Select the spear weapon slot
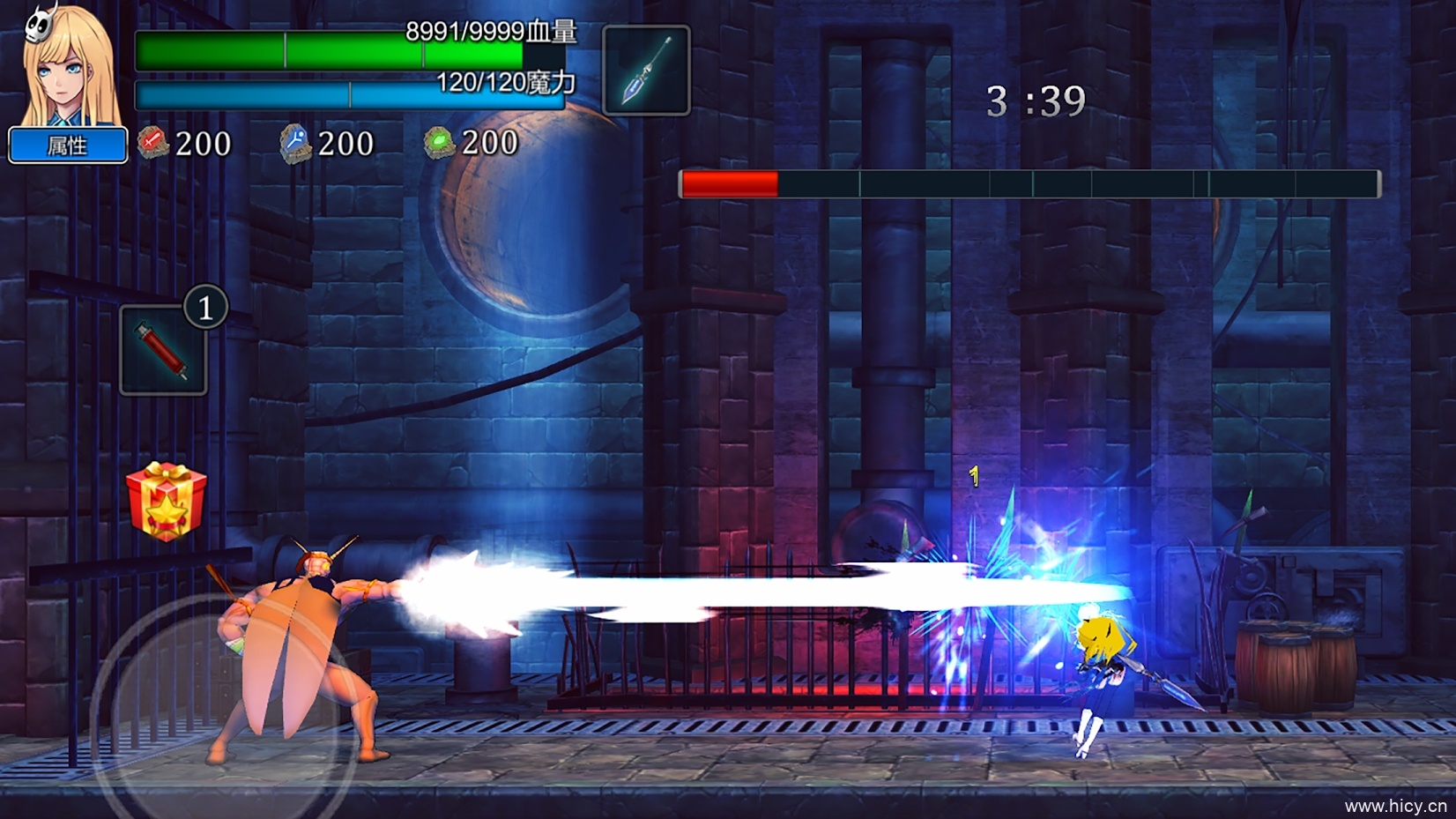The width and height of the screenshot is (1456, 819). 646,71
